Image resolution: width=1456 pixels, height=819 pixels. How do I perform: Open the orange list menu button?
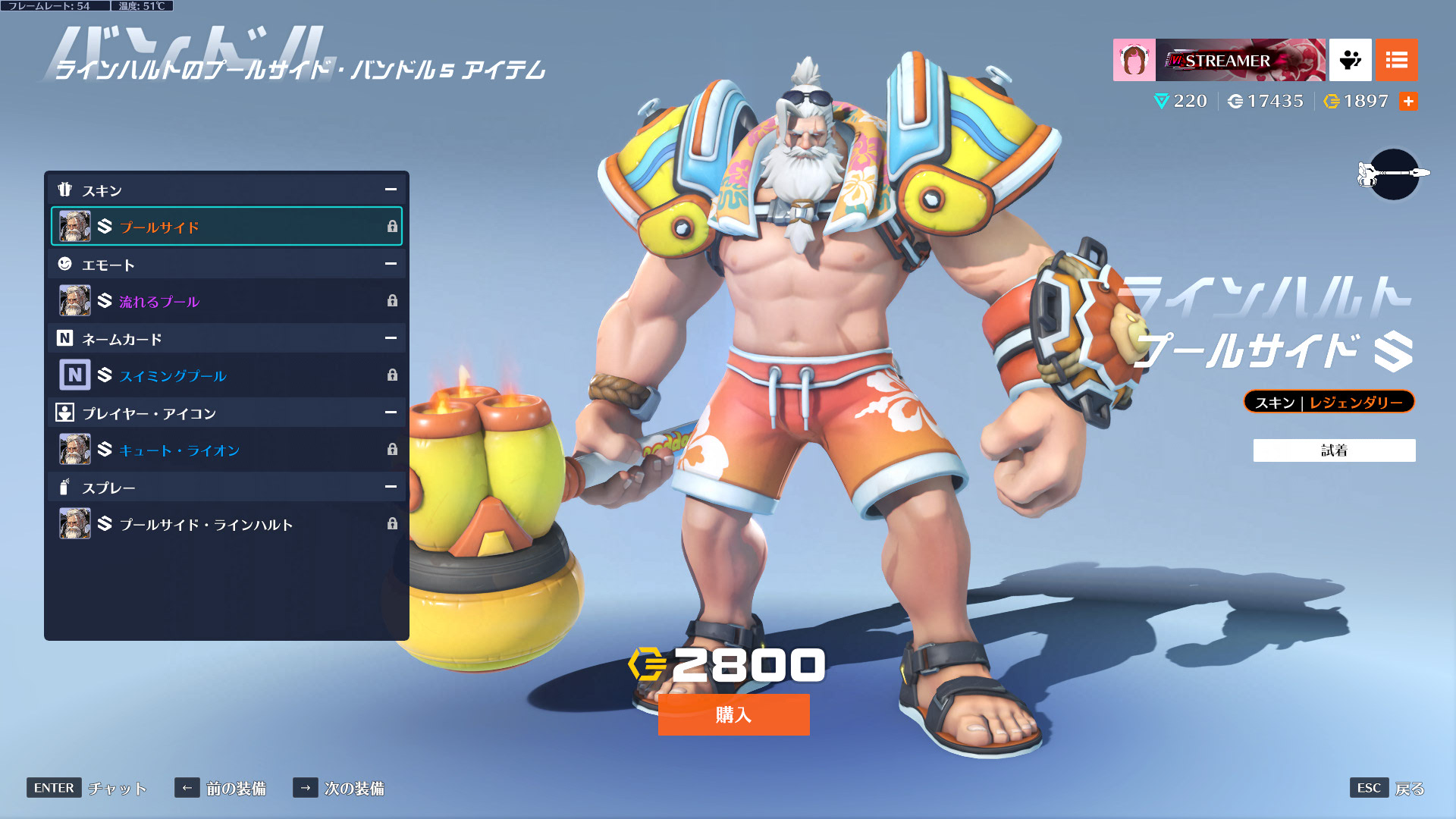point(1396,60)
